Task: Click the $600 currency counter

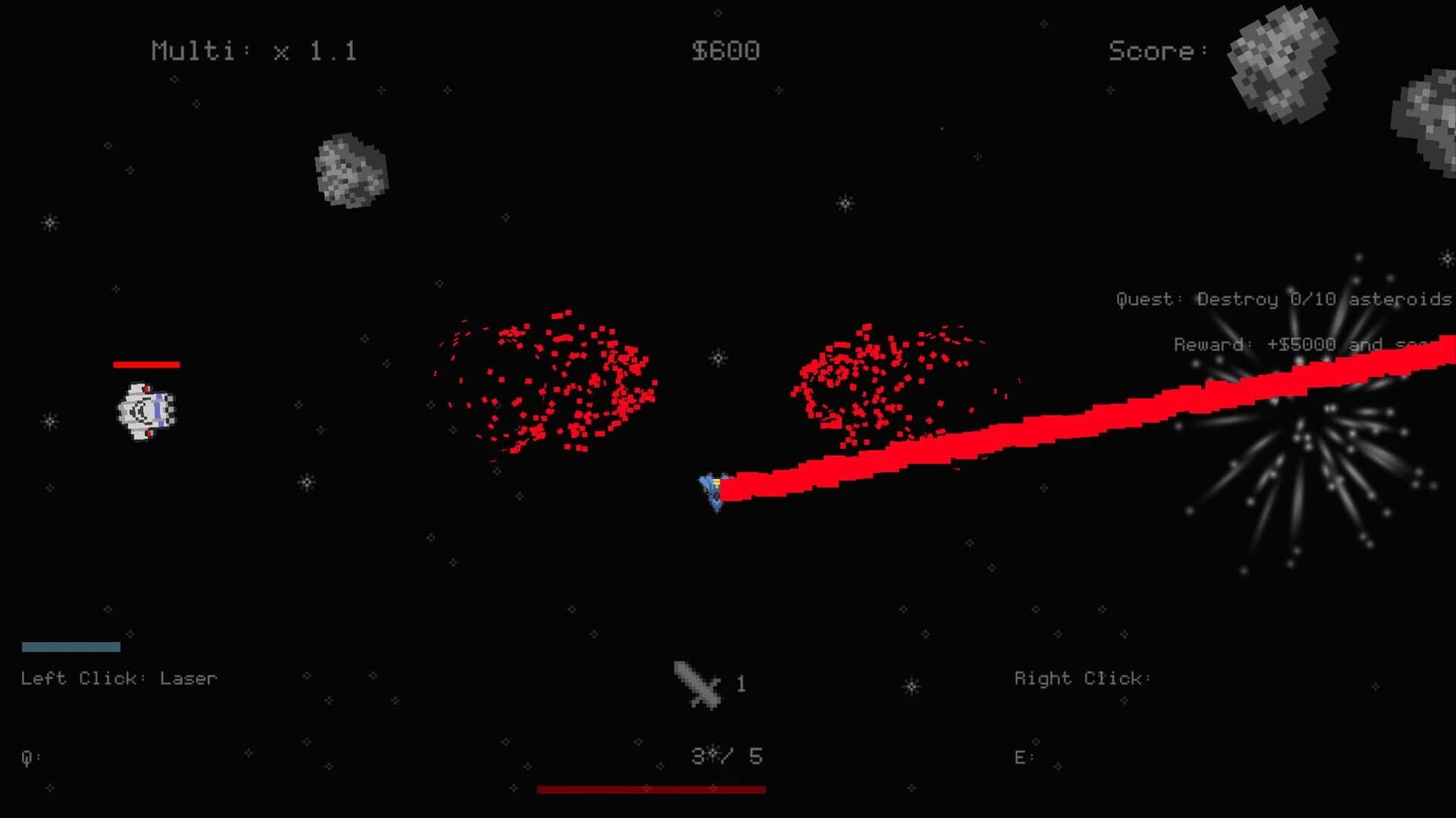Action: 724,51
